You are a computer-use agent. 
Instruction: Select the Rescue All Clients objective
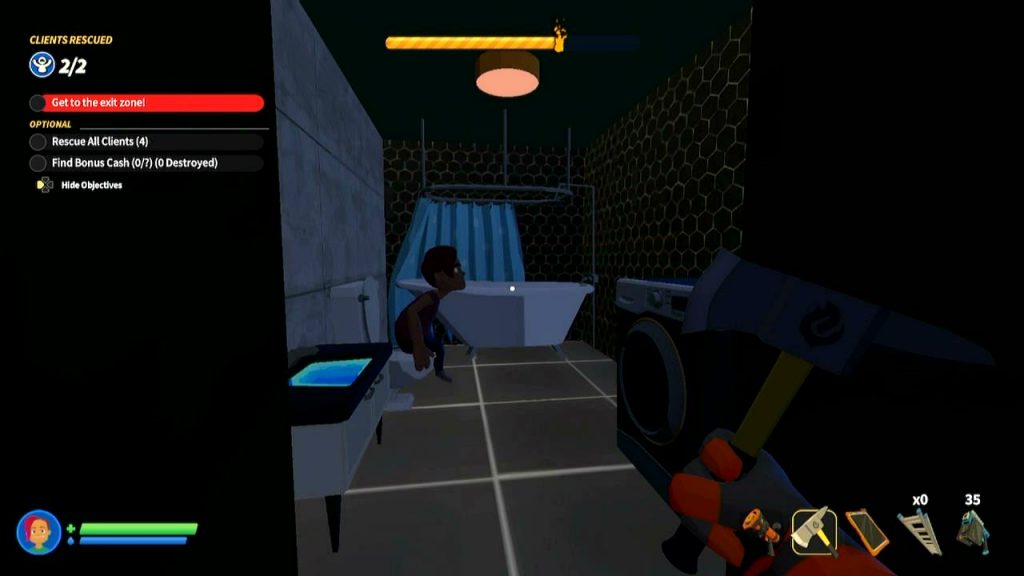coord(148,142)
